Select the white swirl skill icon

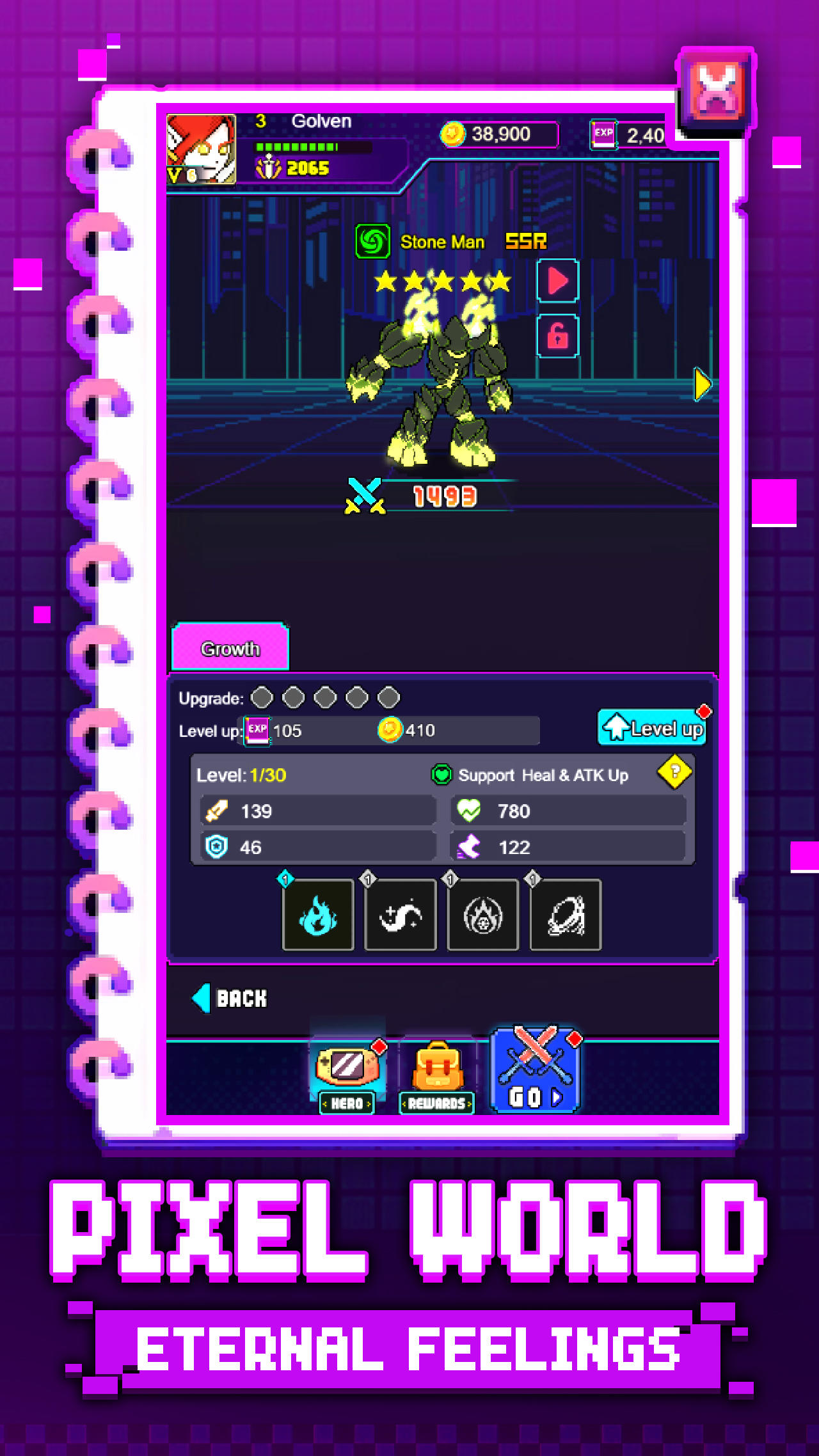[401, 915]
